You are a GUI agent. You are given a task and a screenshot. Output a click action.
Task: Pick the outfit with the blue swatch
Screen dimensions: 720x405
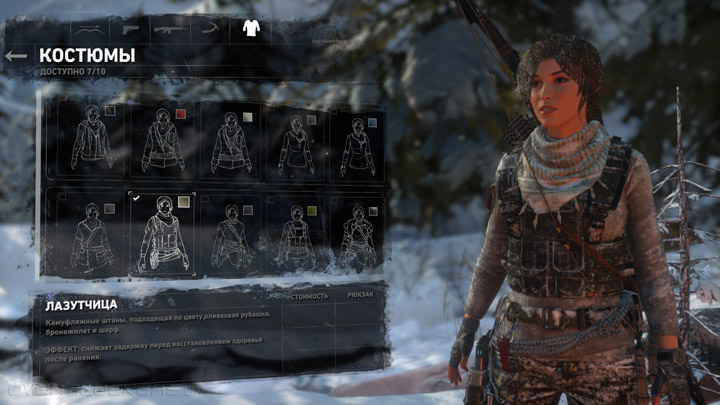tap(358, 140)
